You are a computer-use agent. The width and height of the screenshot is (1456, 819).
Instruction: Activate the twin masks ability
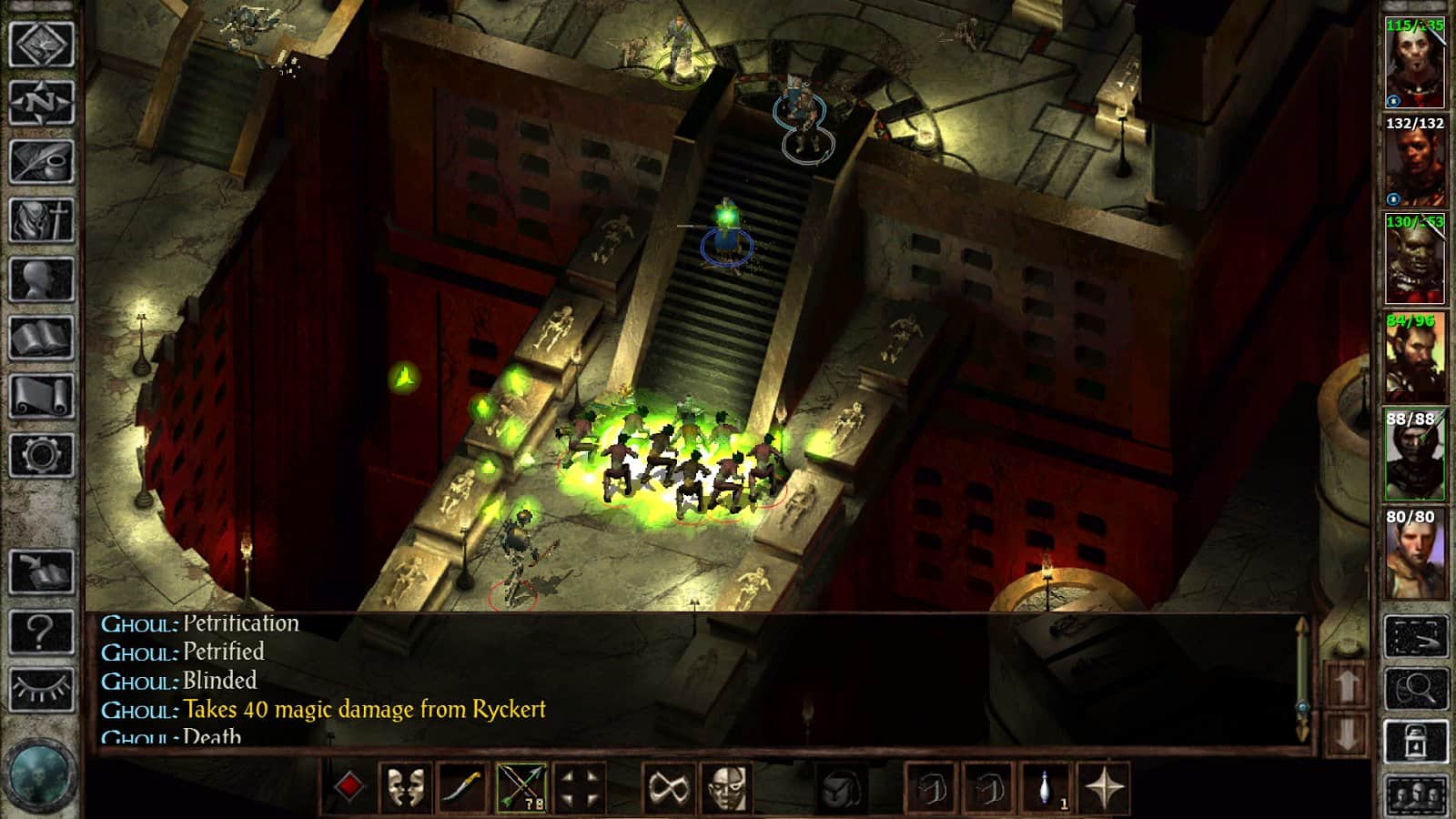pyautogui.click(x=405, y=788)
